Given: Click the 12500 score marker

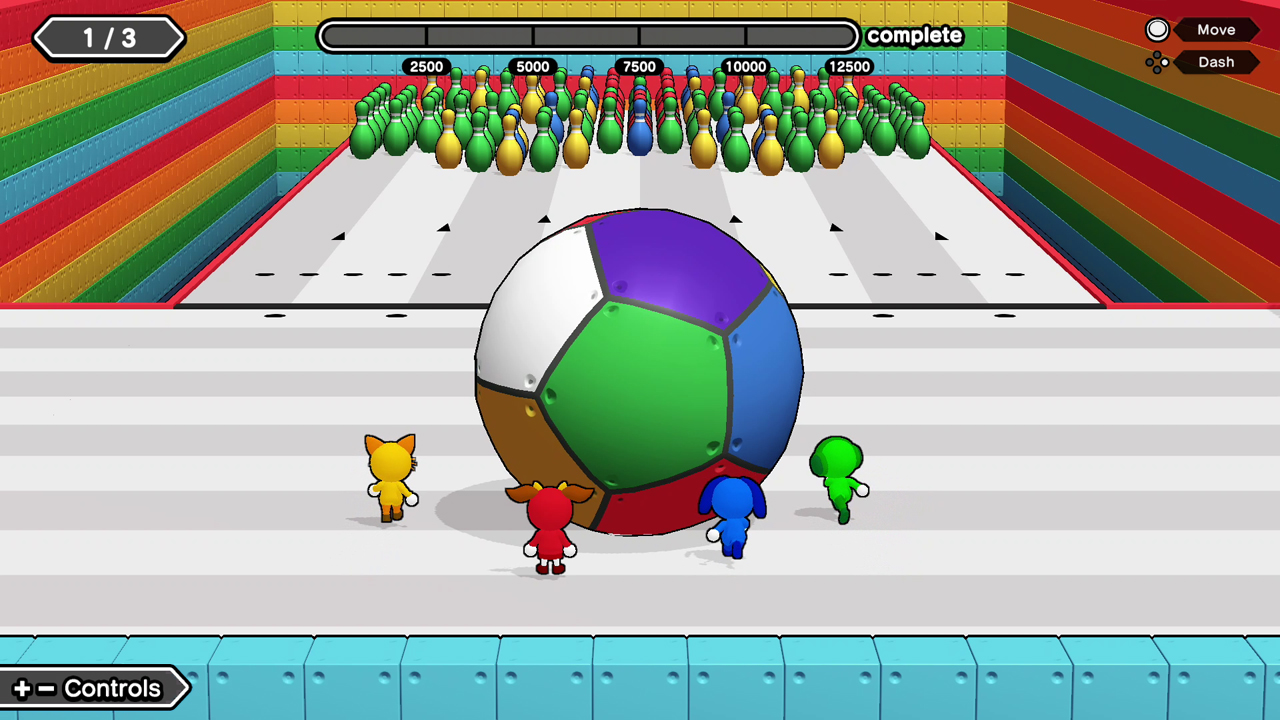Looking at the screenshot, I should click(852, 66).
